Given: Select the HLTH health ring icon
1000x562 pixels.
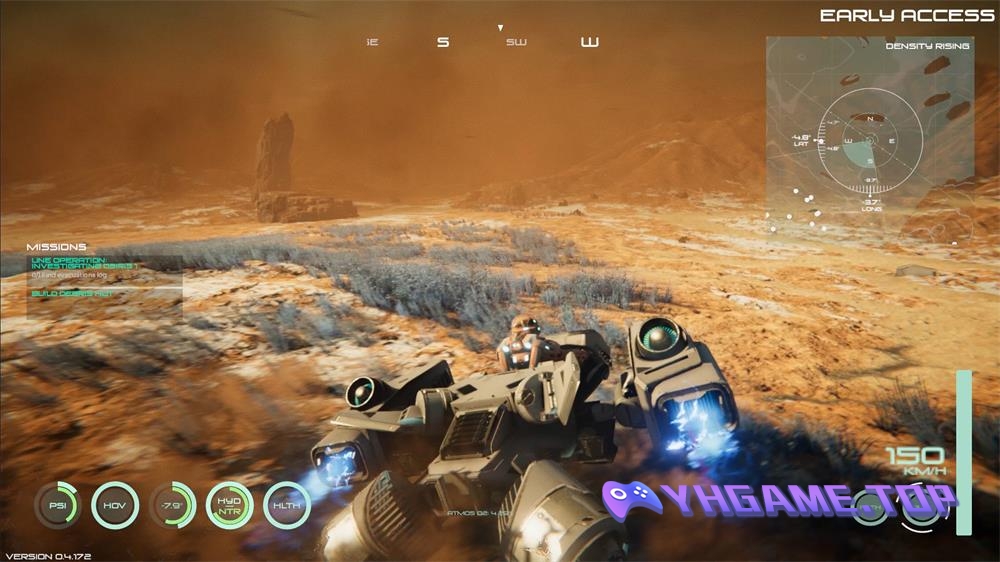Looking at the screenshot, I should coord(287,505).
